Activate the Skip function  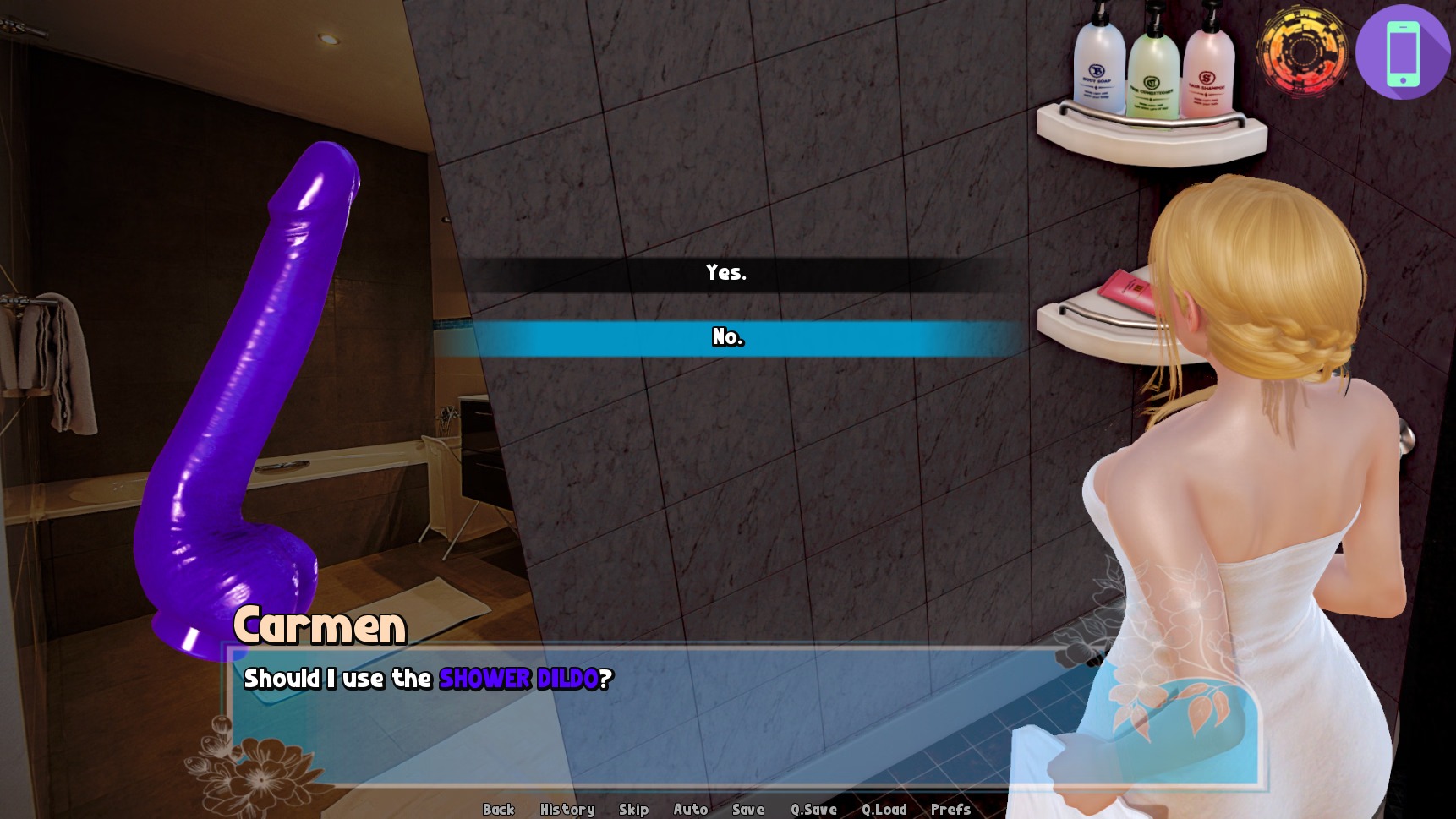[633, 809]
